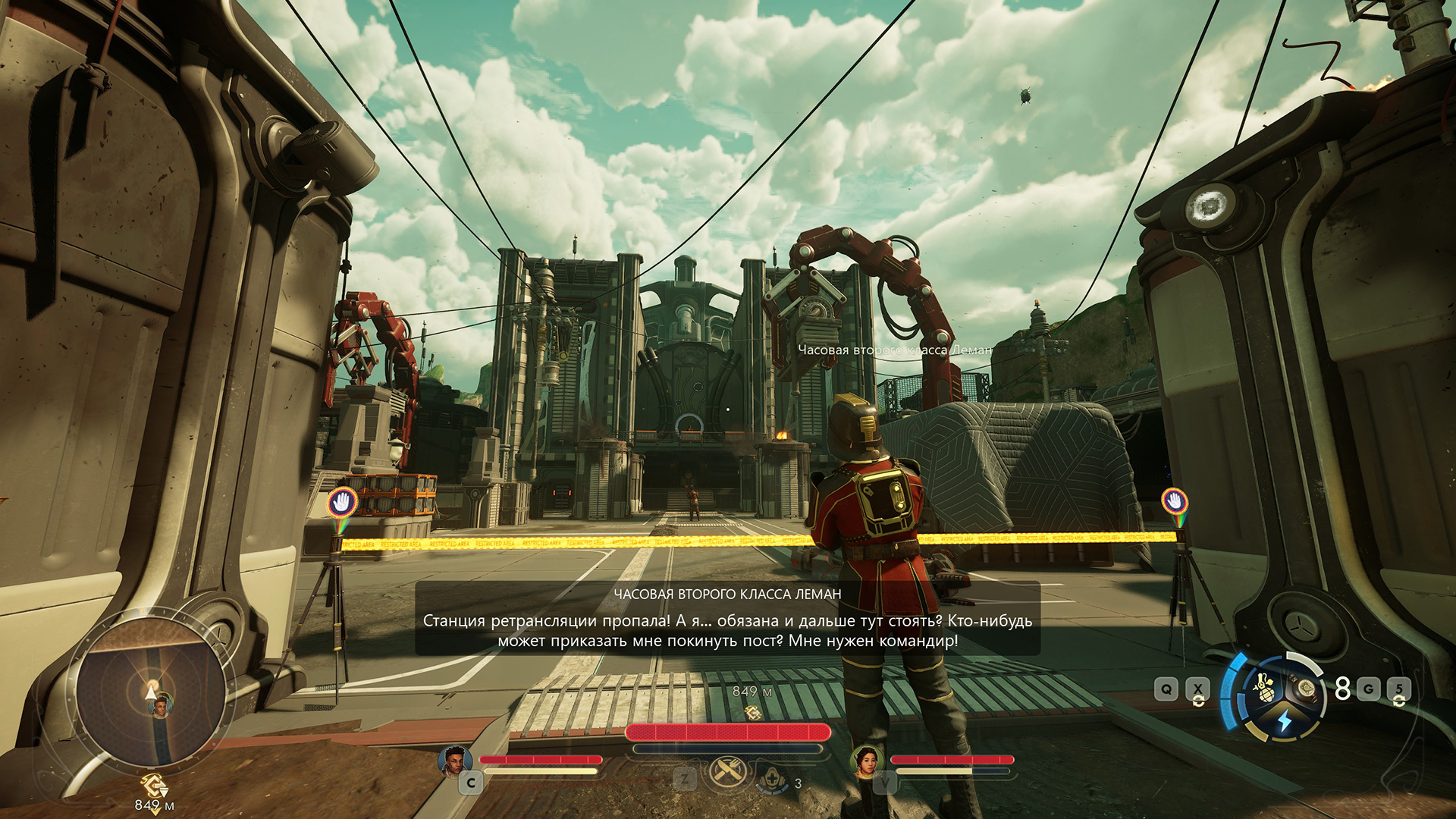This screenshot has height=819, width=1456.
Task: Click the companion portrait marker on the minimap
Action: [161, 707]
